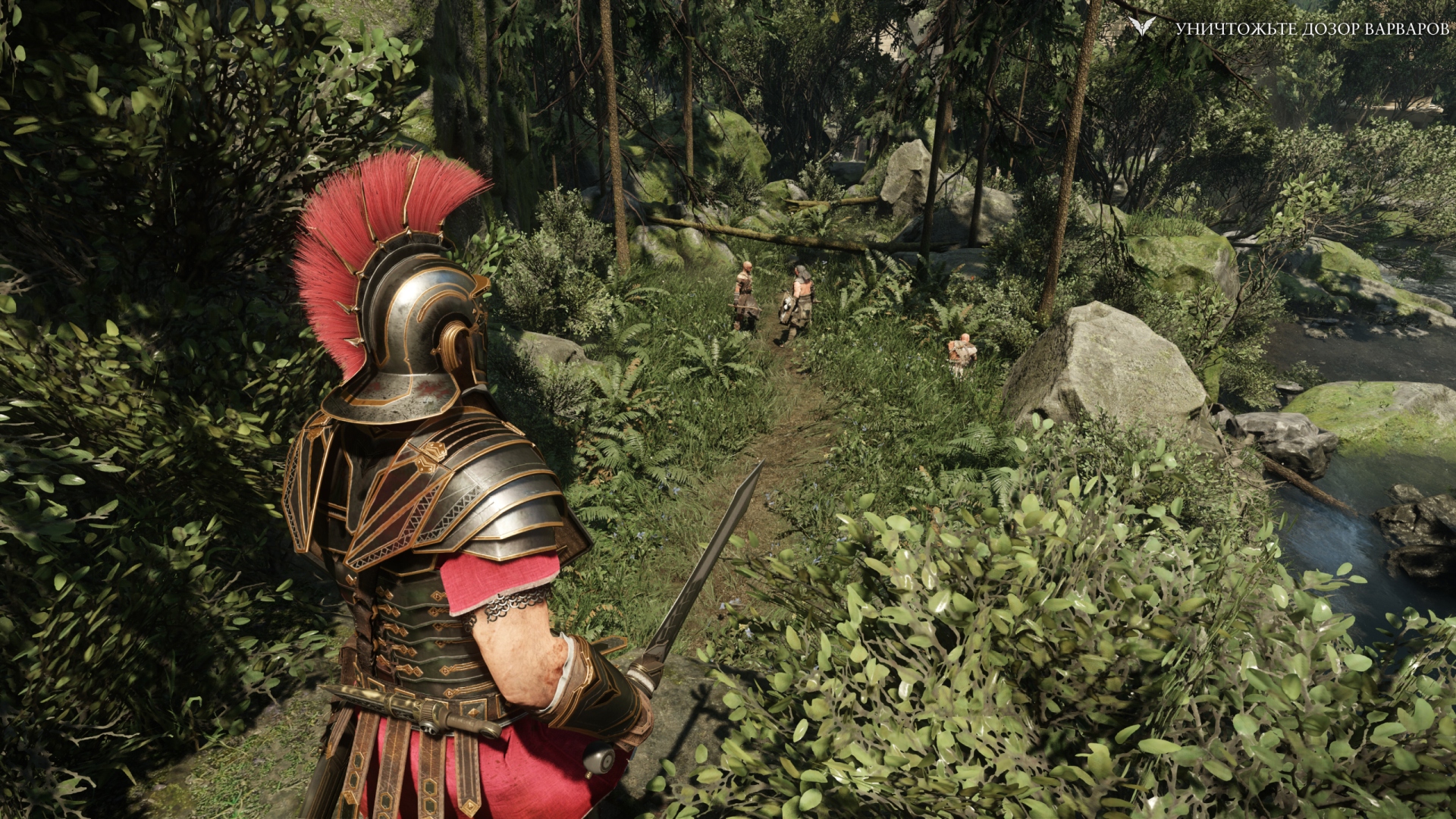Click the eagle emblem beside the objective
Image resolution: width=1456 pixels, height=819 pixels.
pyautogui.click(x=1141, y=27)
